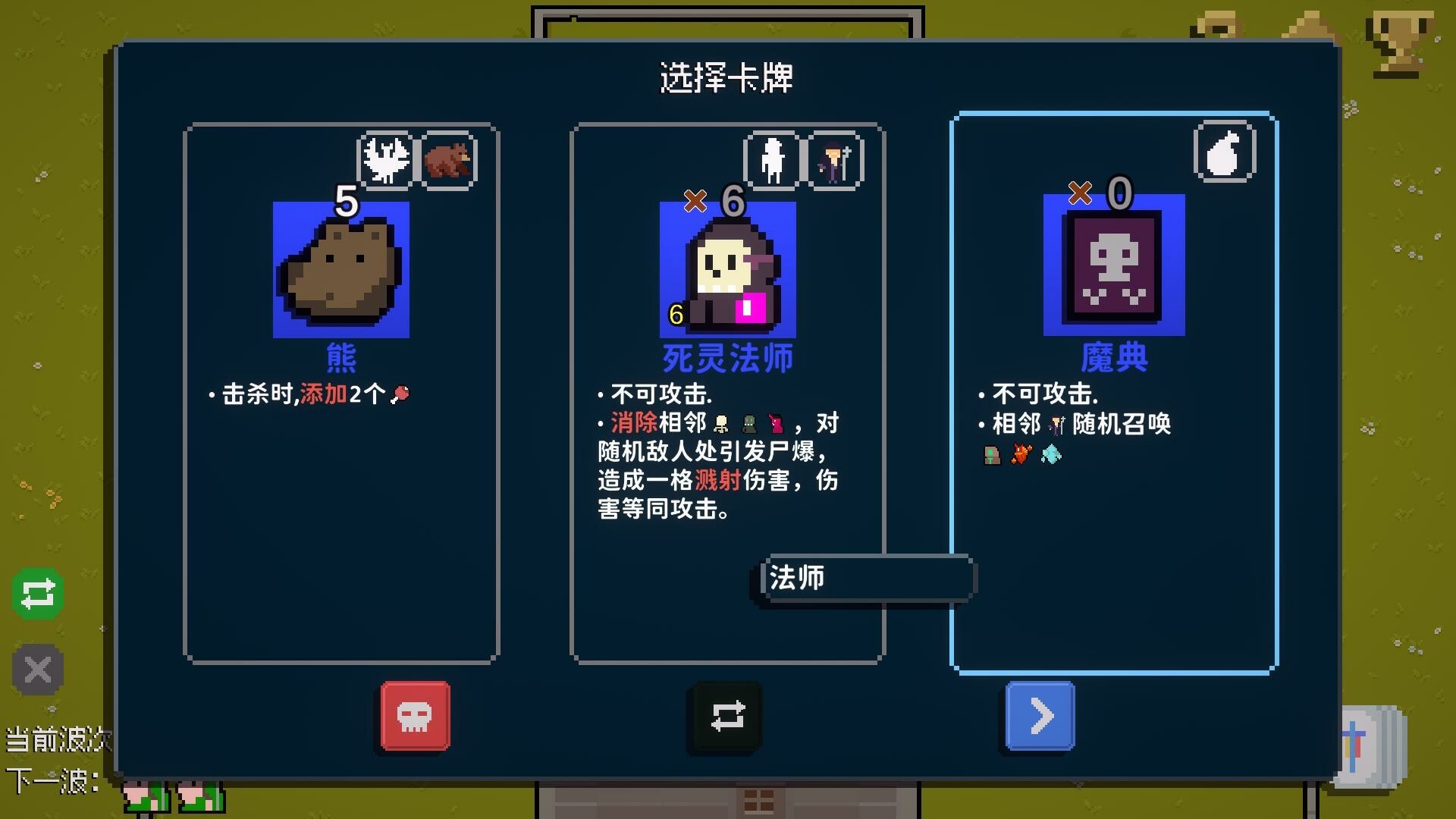Select the ghost figure icon on the necromancer card
Screen dimensions: 1456x819
coord(773,159)
